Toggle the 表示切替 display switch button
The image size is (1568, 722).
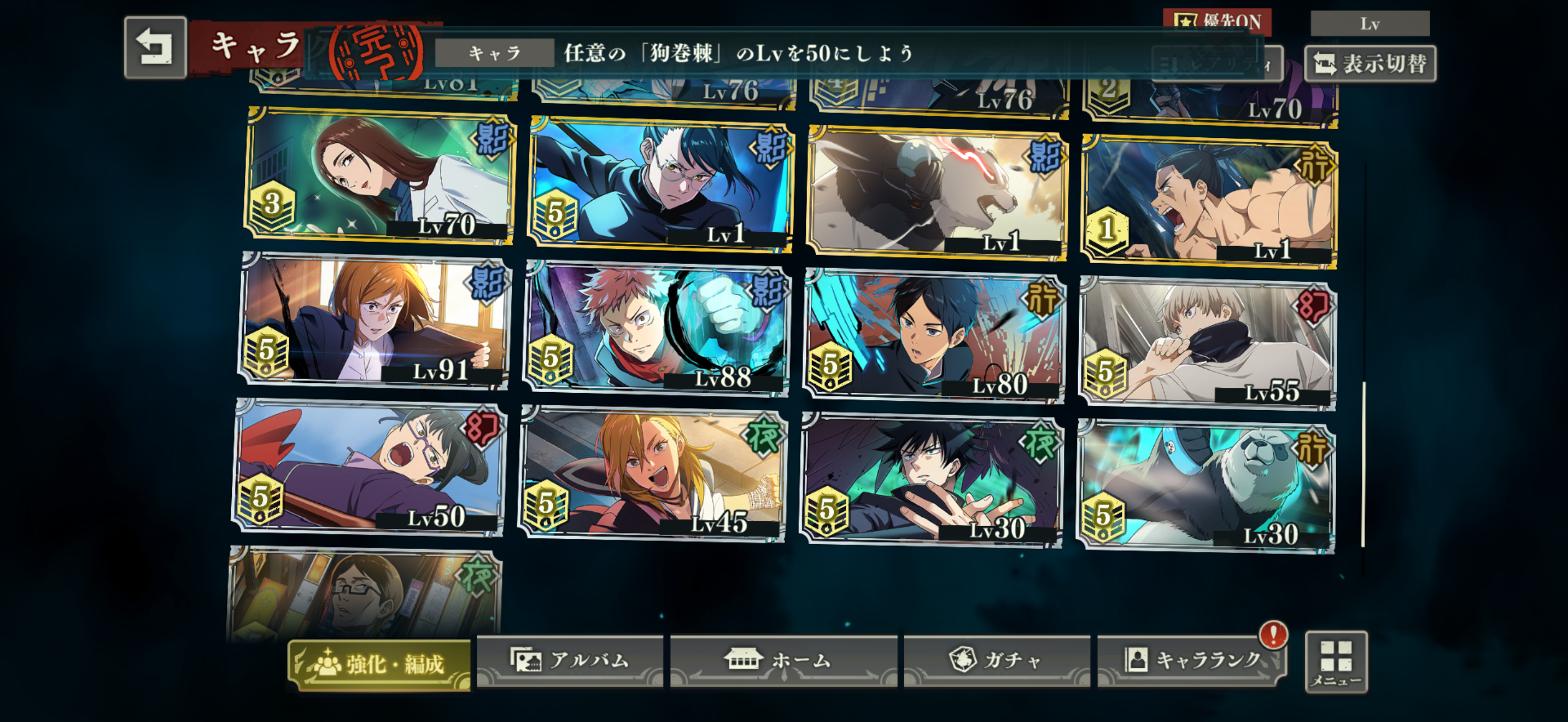pos(1370,63)
